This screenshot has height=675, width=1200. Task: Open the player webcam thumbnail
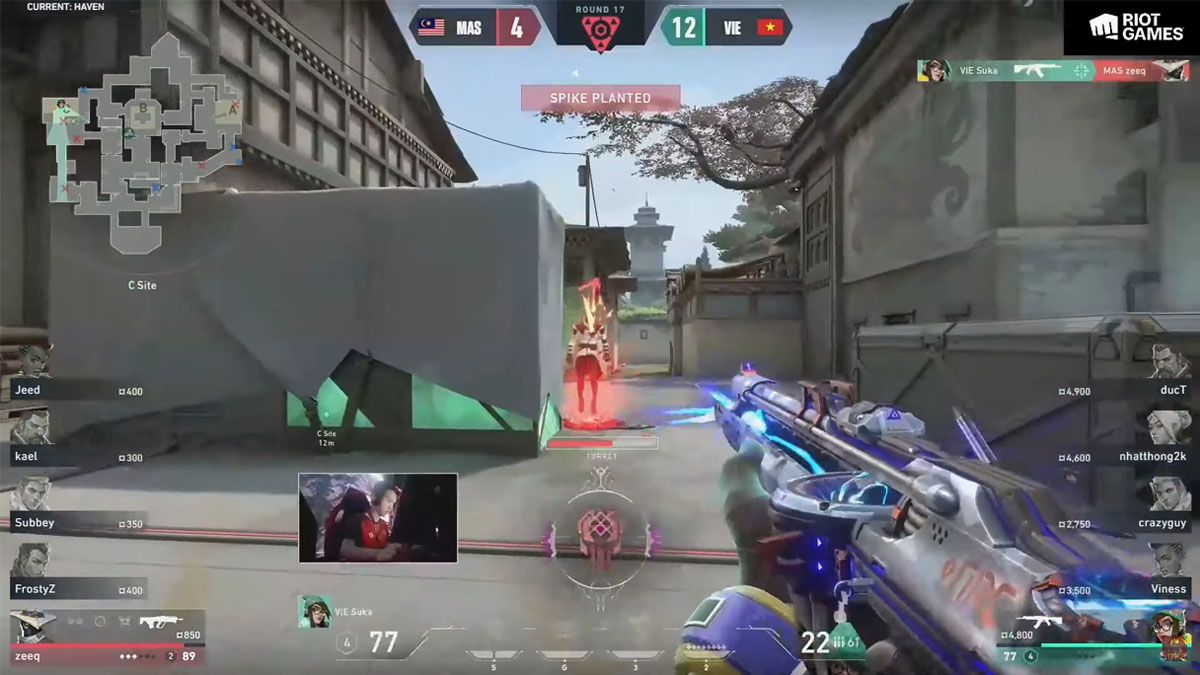click(x=377, y=517)
